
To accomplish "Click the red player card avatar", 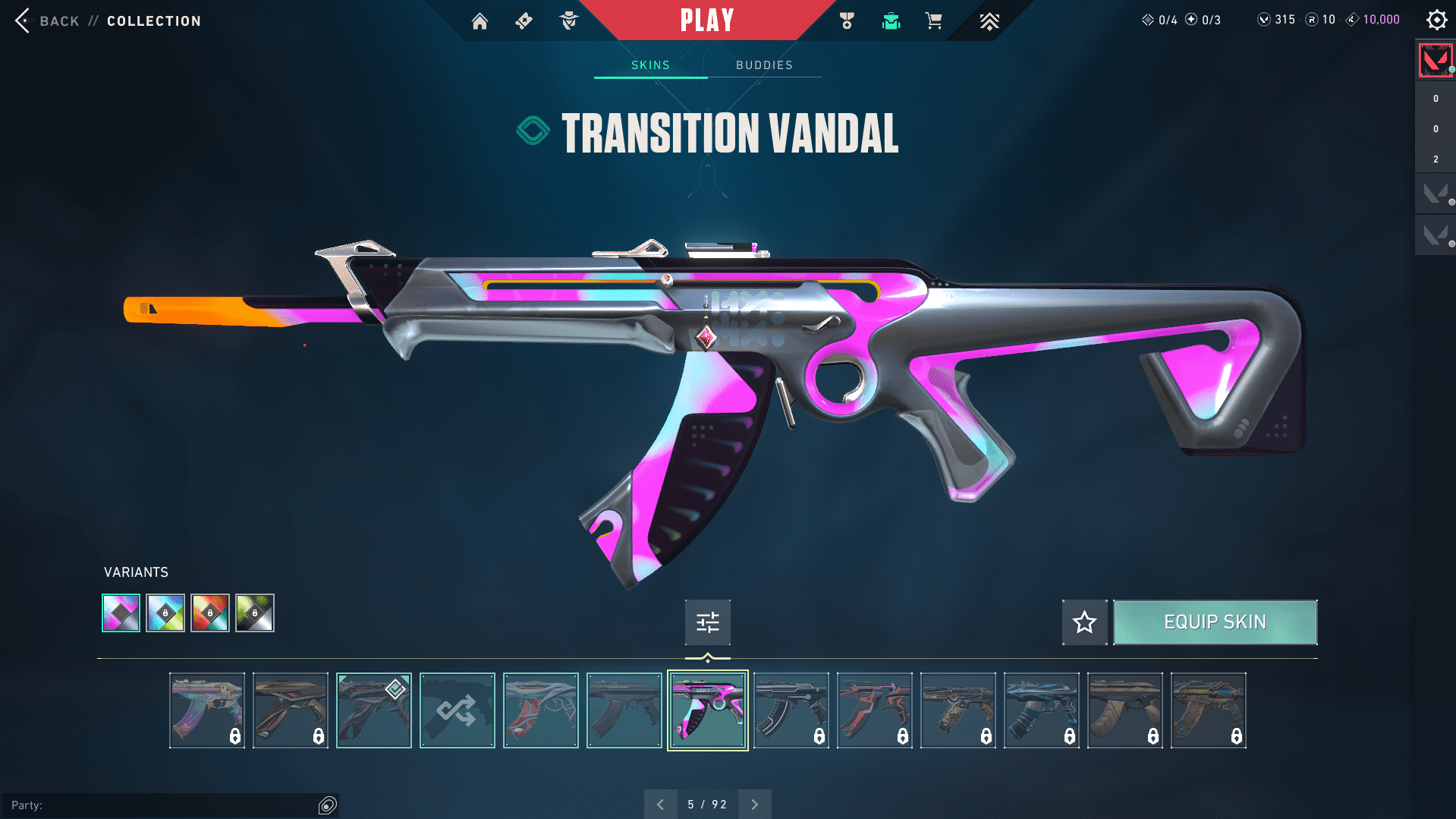I will (1435, 60).
